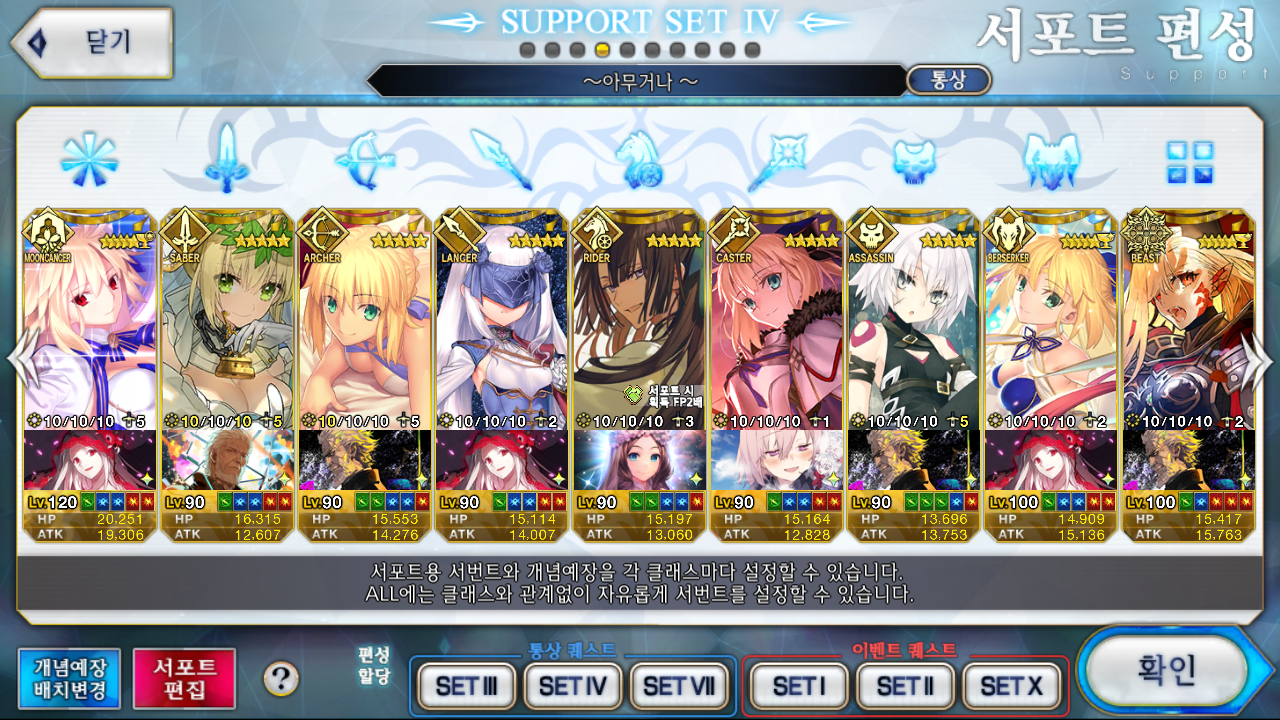Choose SET IV for normal quests

(x=572, y=686)
